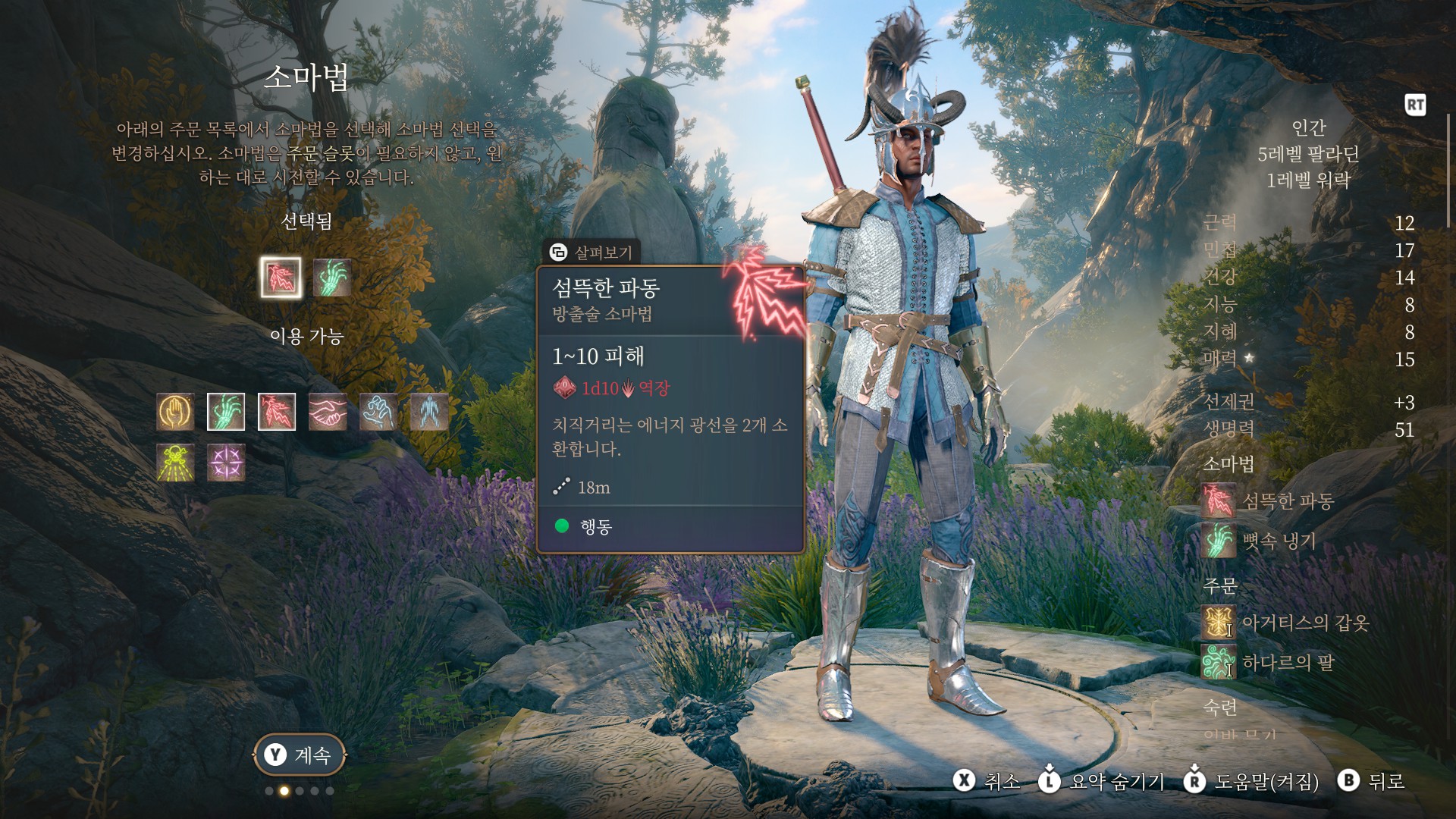Choose the Friends handshake cantrip

[328, 412]
